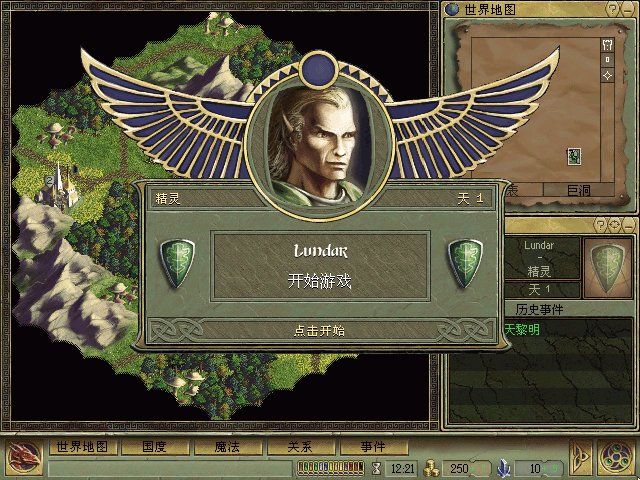
Task: Switch to the 巨洞 map tab
Action: (x=579, y=190)
